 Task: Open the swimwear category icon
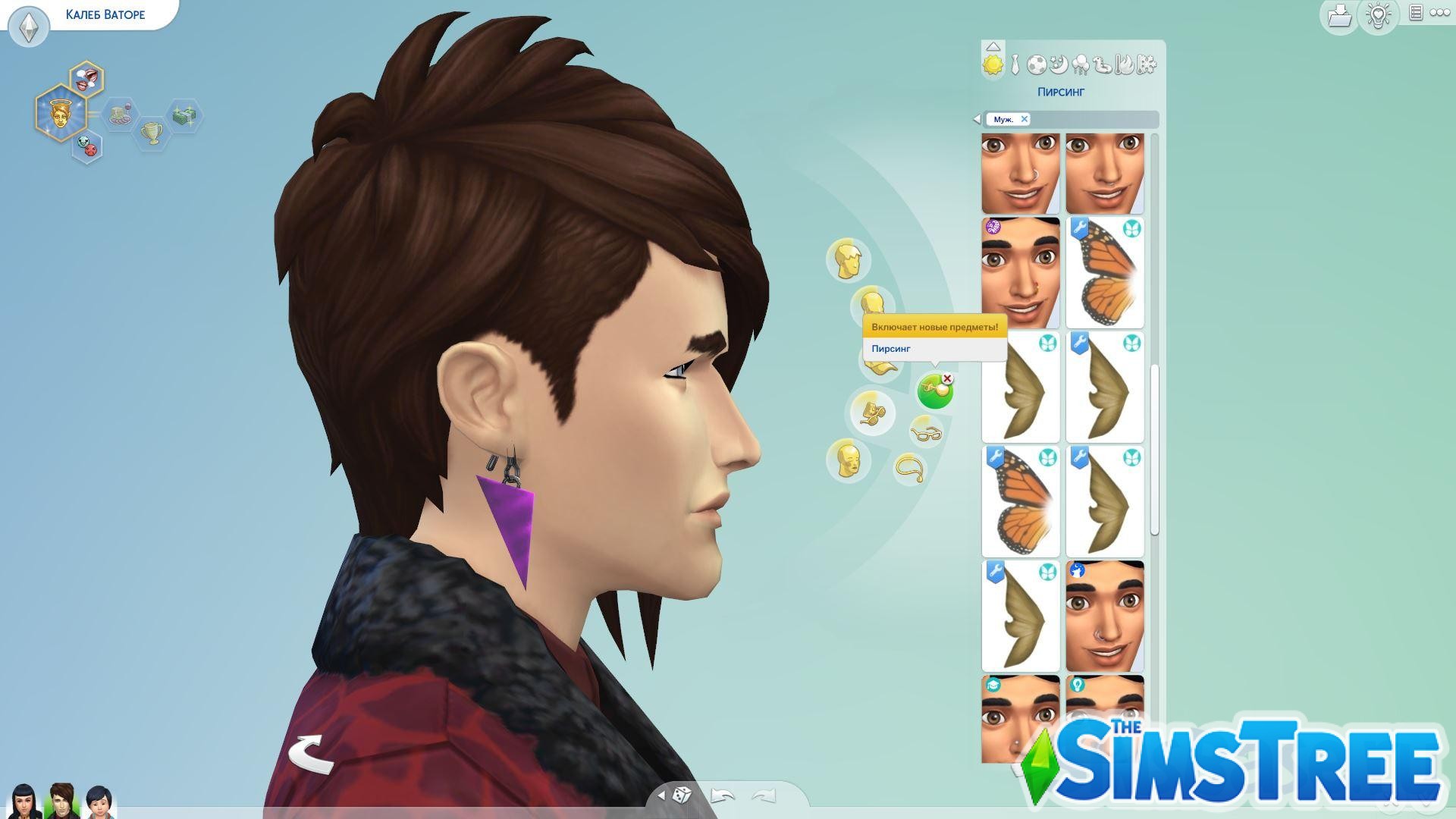click(1102, 64)
